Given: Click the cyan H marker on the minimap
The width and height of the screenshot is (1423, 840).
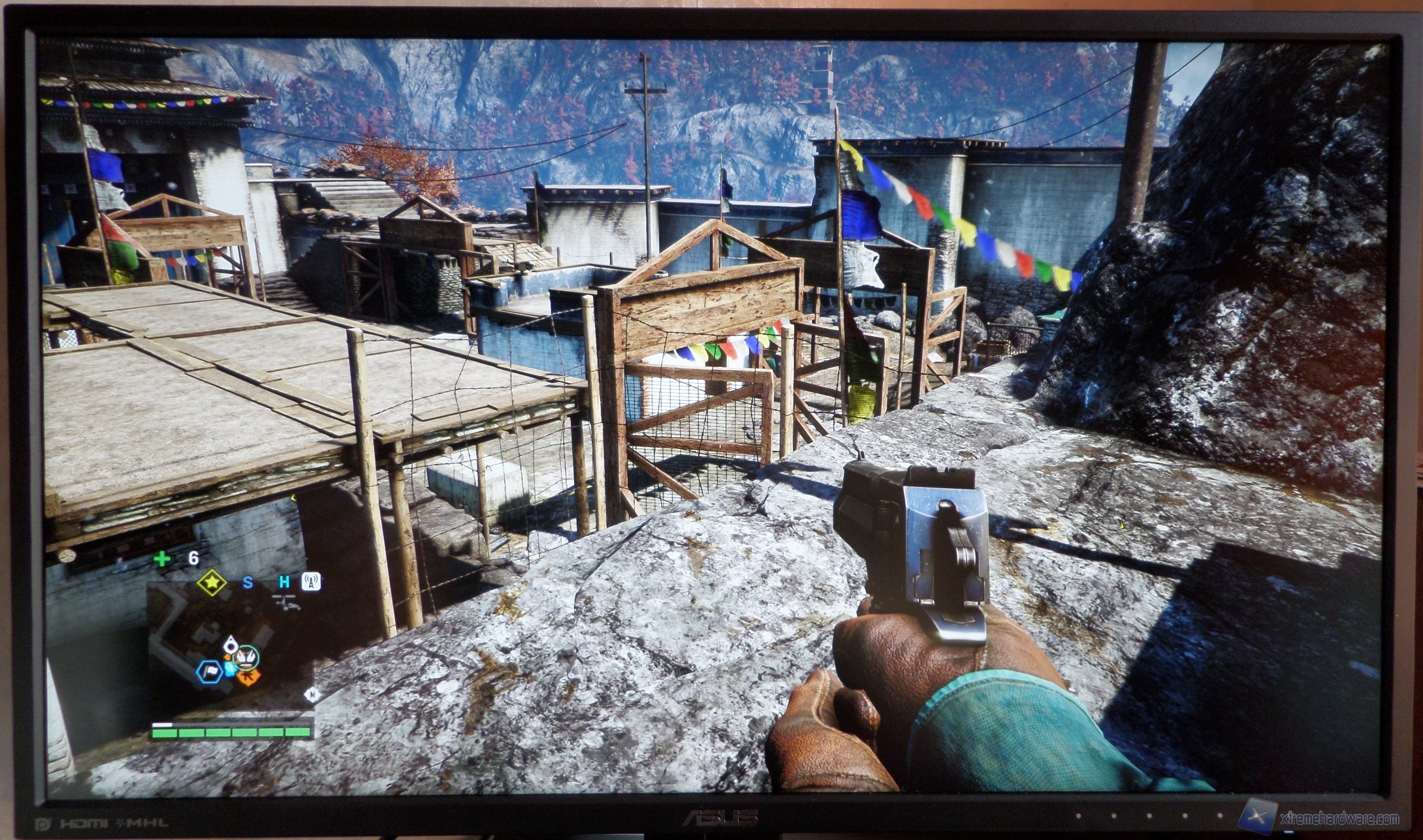Looking at the screenshot, I should coord(285,582).
